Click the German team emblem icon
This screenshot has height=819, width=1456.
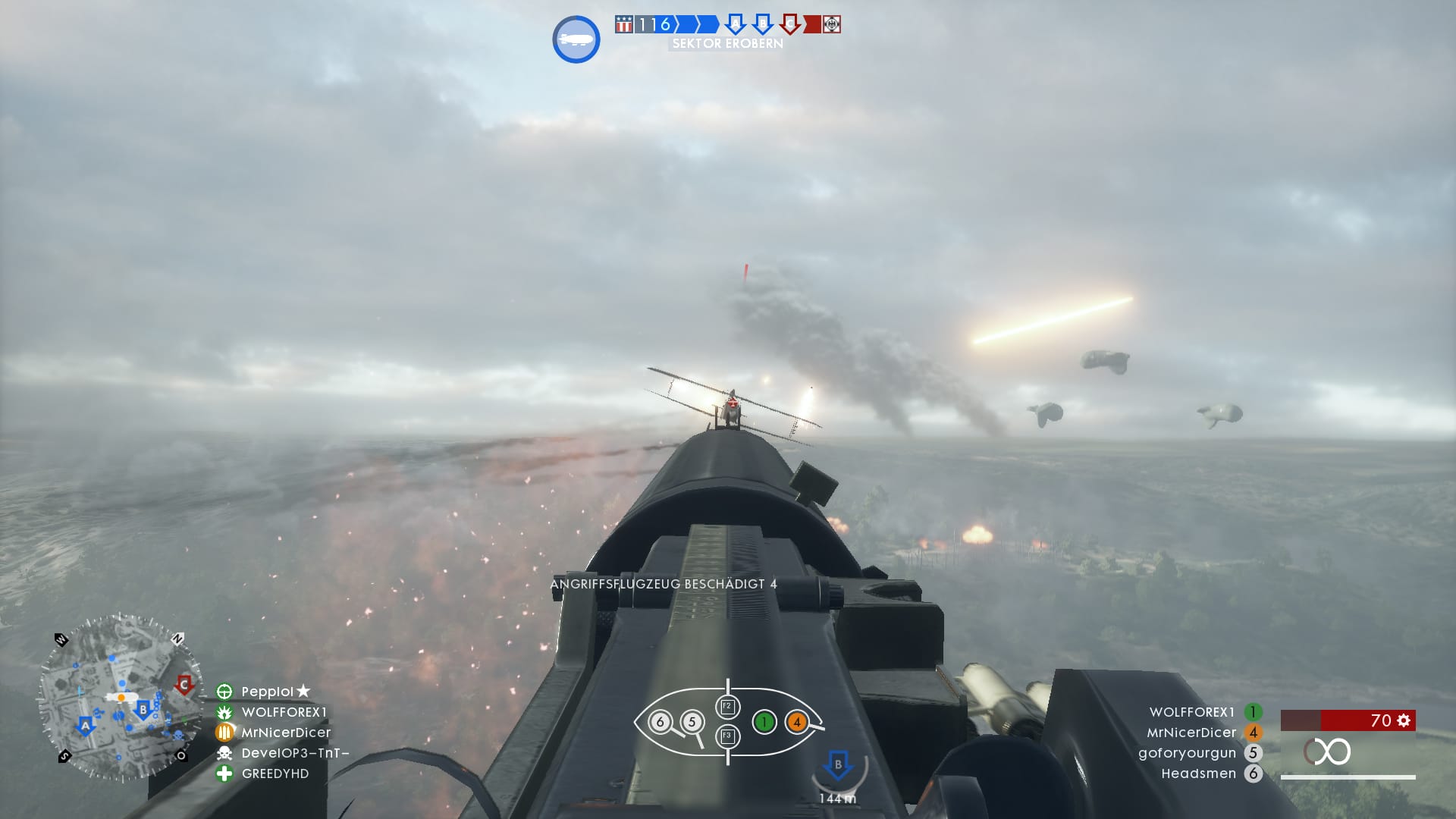coord(832,24)
